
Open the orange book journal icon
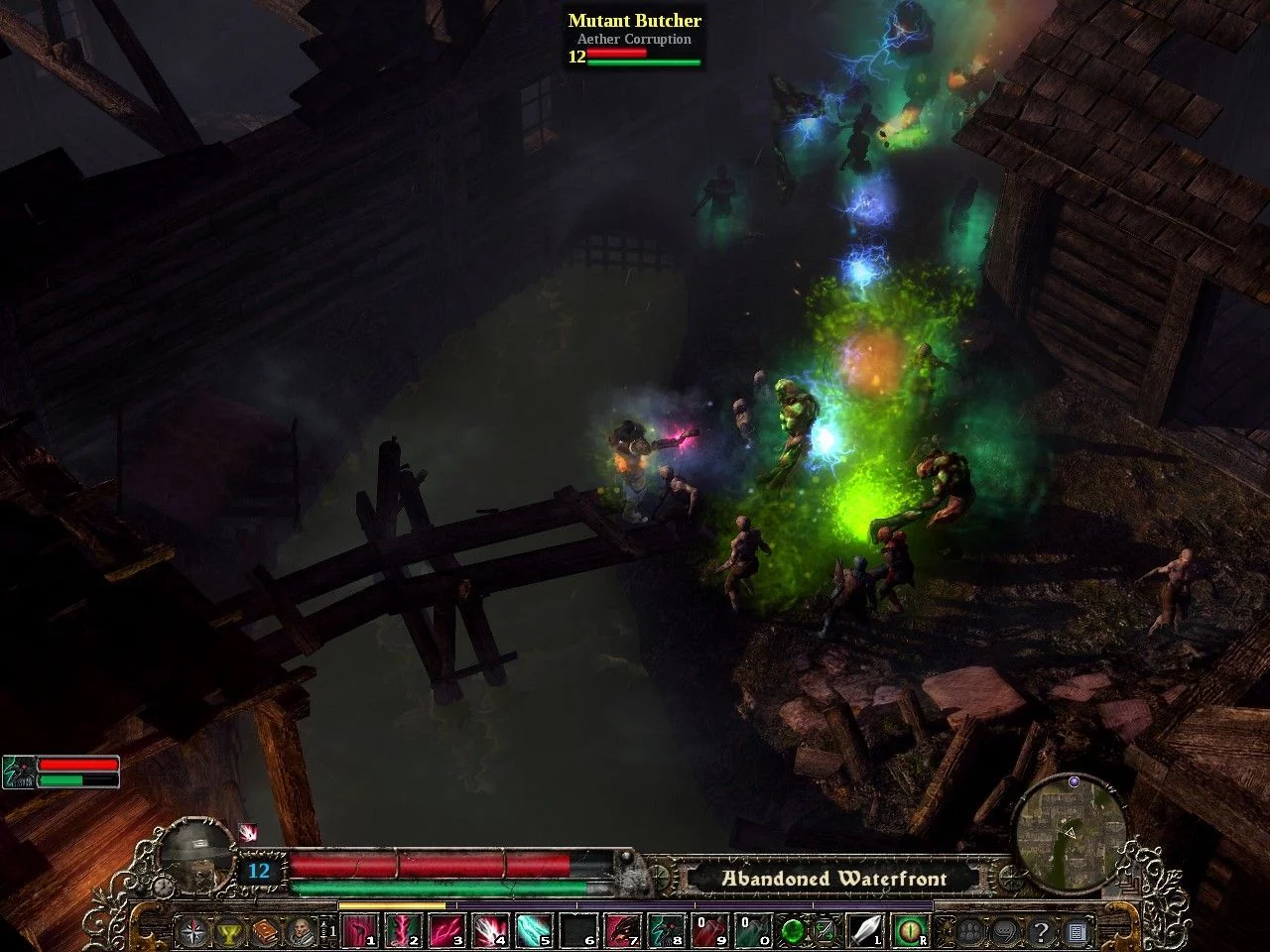click(265, 932)
